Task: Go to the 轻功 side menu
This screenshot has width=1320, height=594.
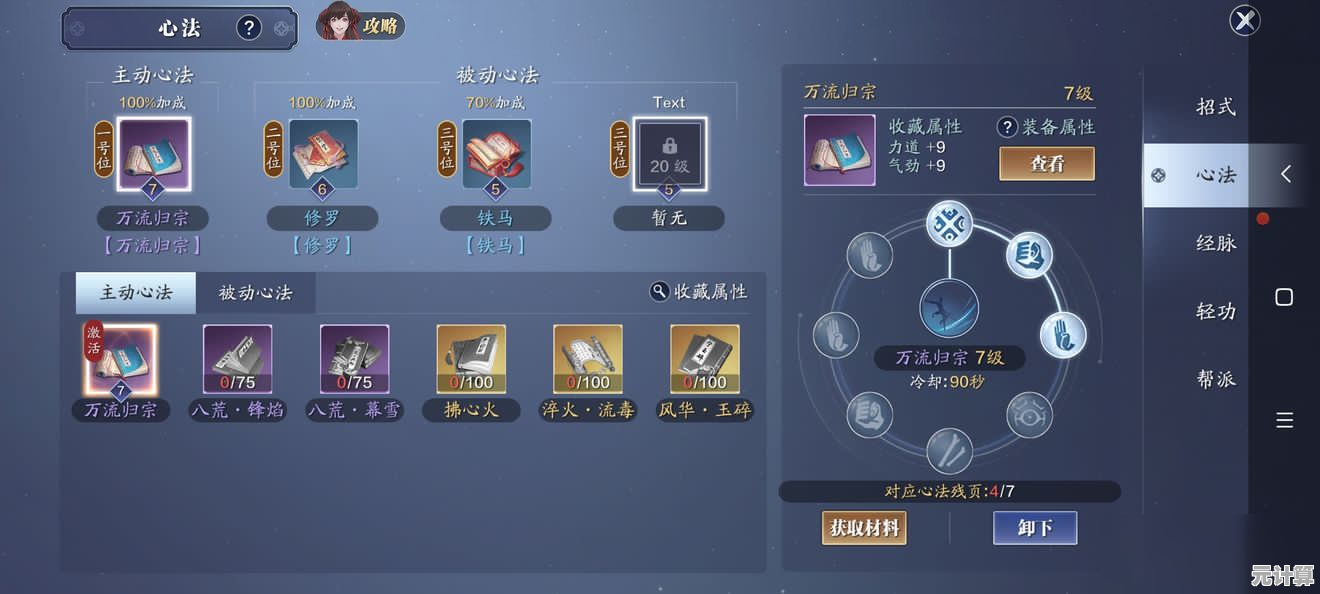Action: click(1216, 311)
